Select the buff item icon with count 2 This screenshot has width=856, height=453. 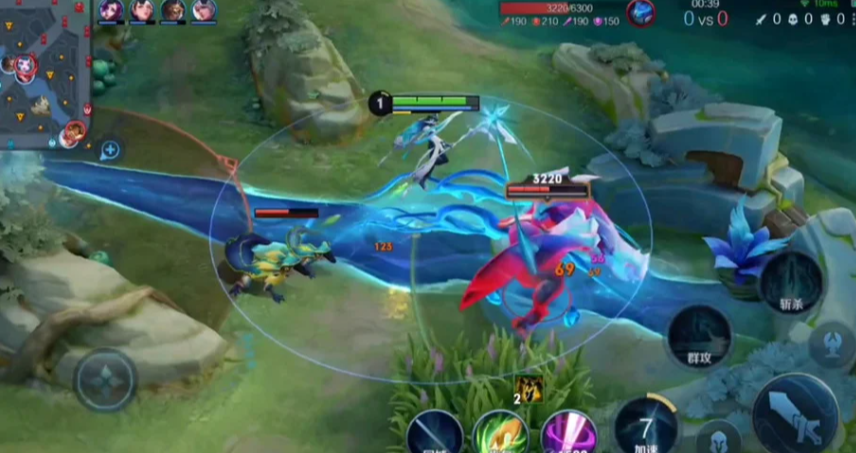(529, 389)
